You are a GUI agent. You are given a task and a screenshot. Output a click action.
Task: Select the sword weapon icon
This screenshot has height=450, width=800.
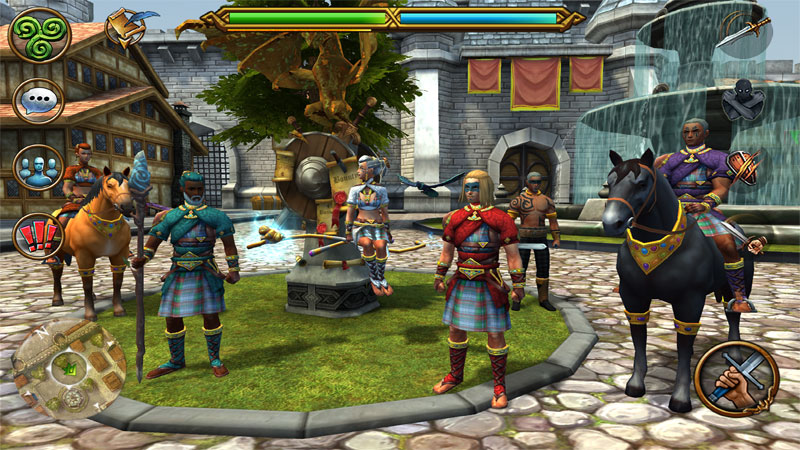[x=744, y=35]
